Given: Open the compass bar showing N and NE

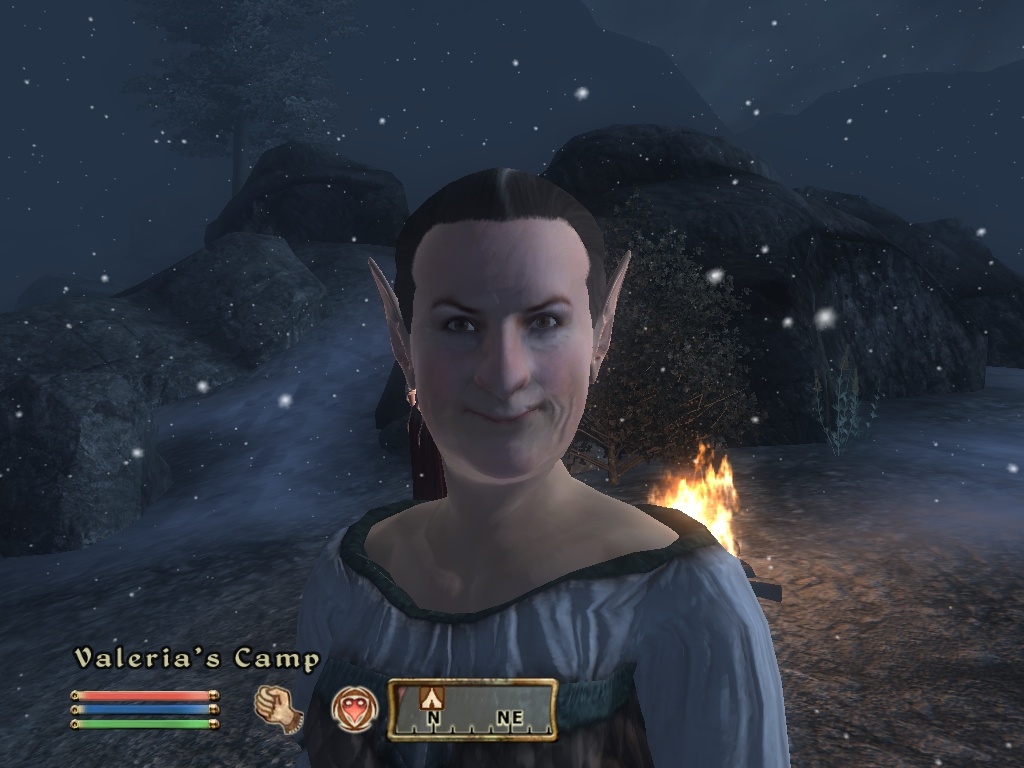Looking at the screenshot, I should [472, 709].
